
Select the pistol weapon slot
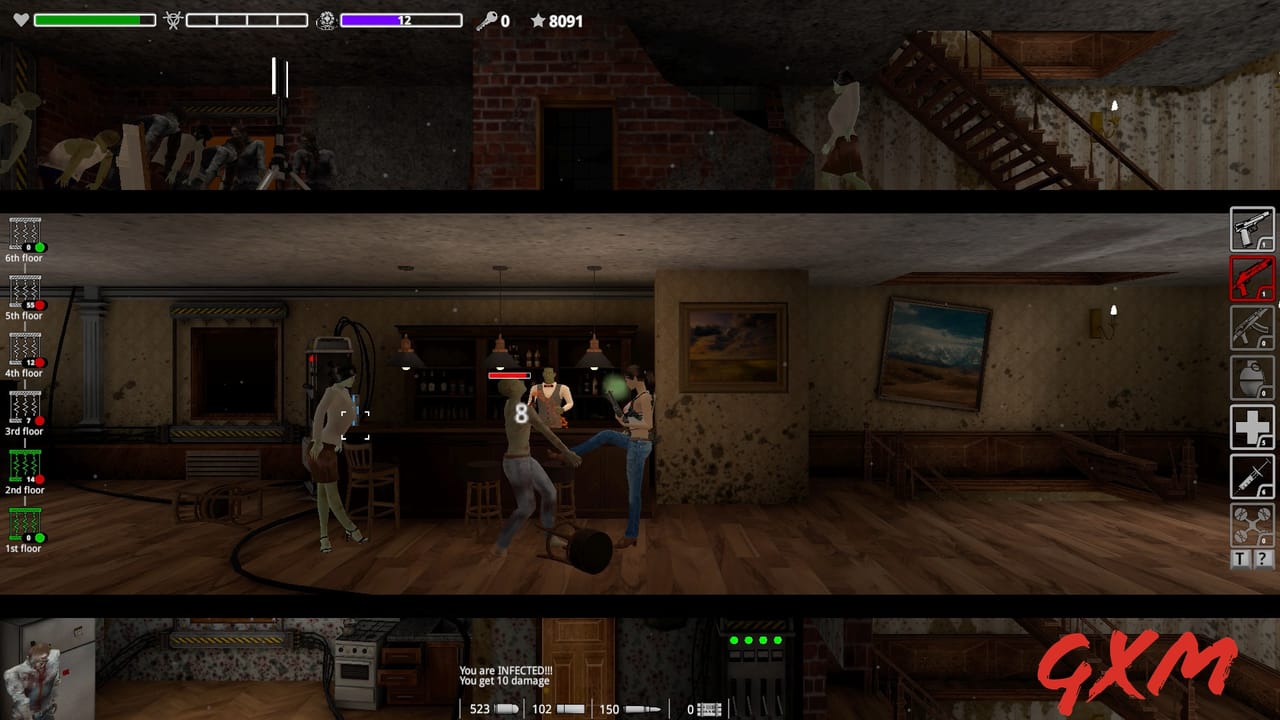[1251, 229]
